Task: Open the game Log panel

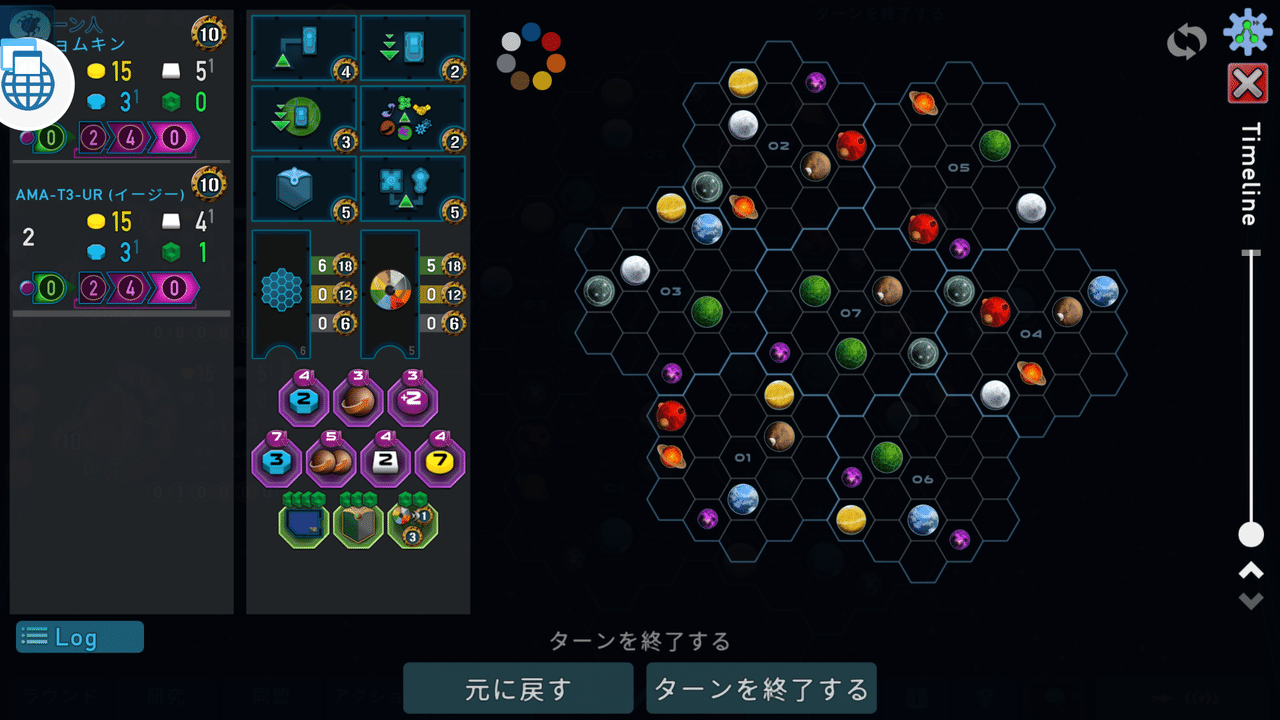Action: pos(78,637)
